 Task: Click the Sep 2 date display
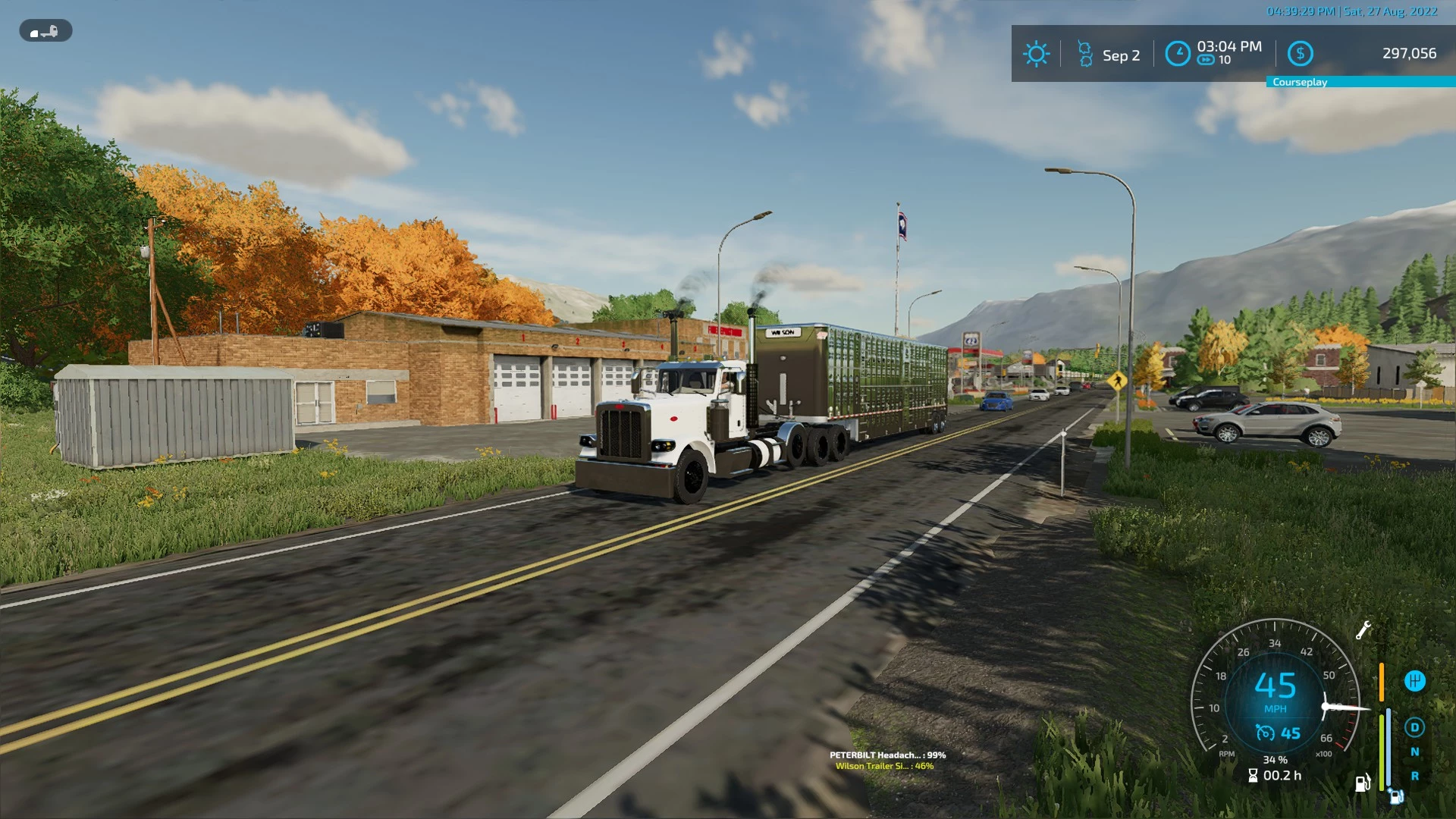tap(1122, 55)
